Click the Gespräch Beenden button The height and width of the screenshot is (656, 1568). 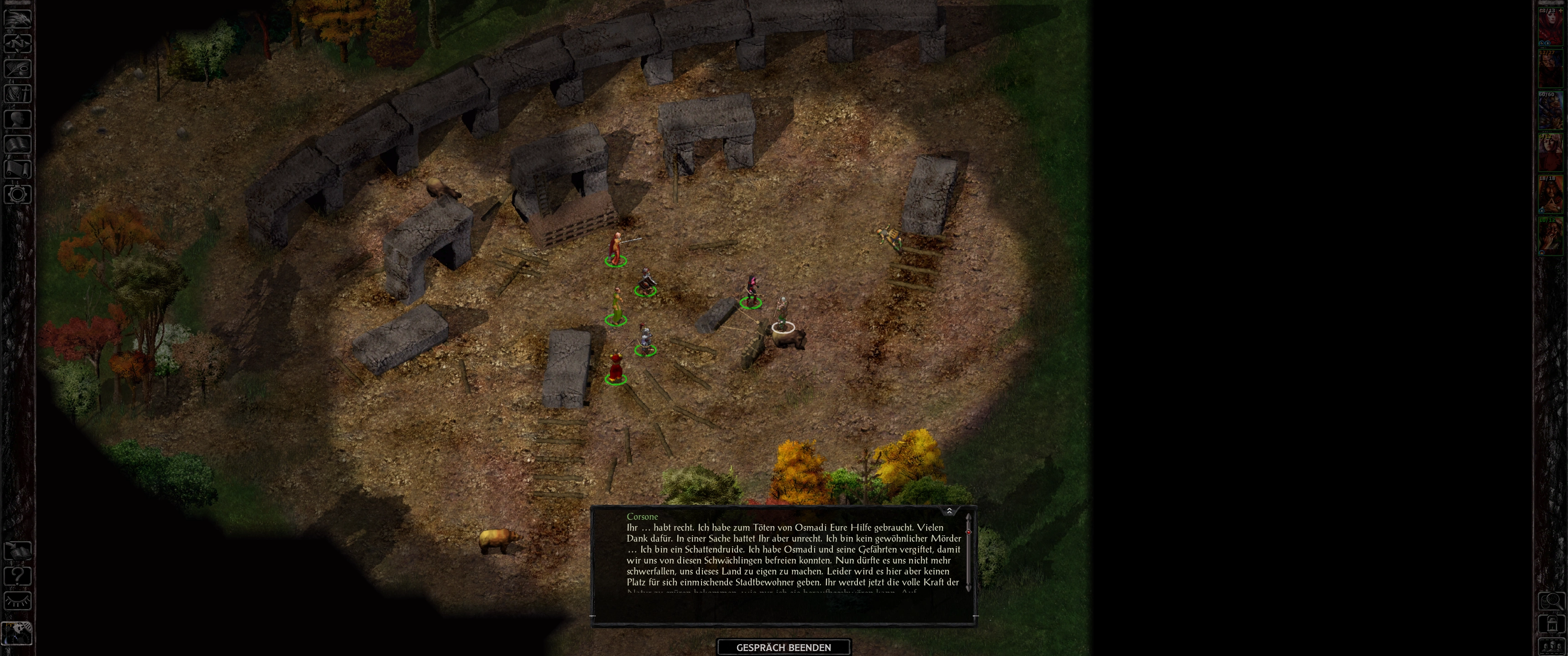tap(784, 647)
